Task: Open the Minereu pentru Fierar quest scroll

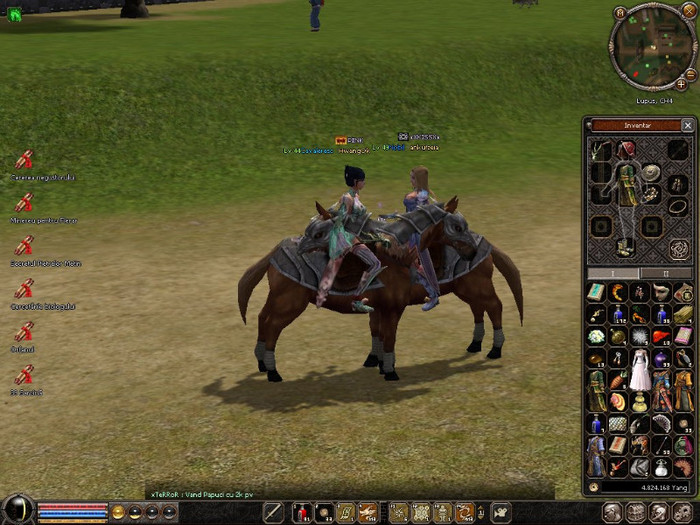Action: [x=23, y=203]
